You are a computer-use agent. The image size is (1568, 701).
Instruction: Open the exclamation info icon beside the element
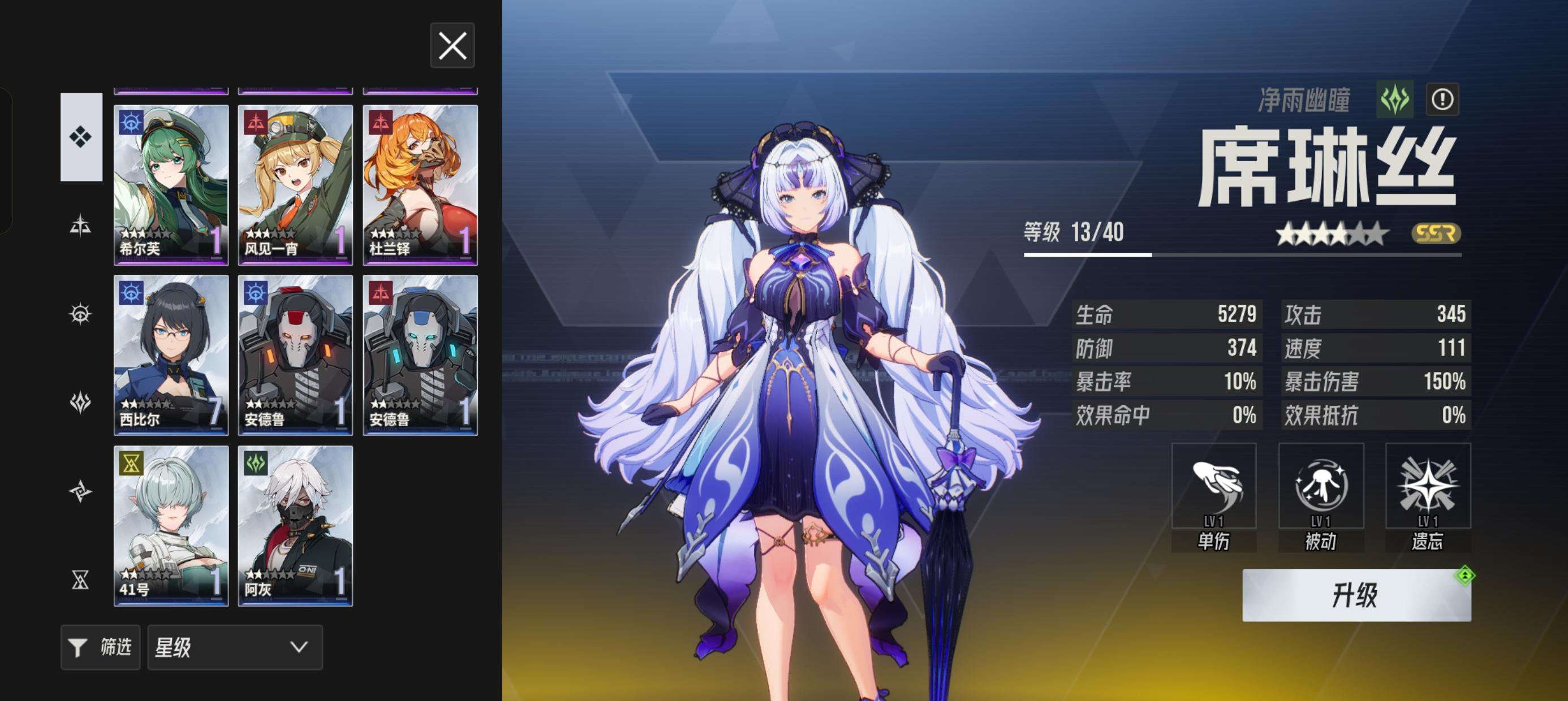tap(1444, 99)
